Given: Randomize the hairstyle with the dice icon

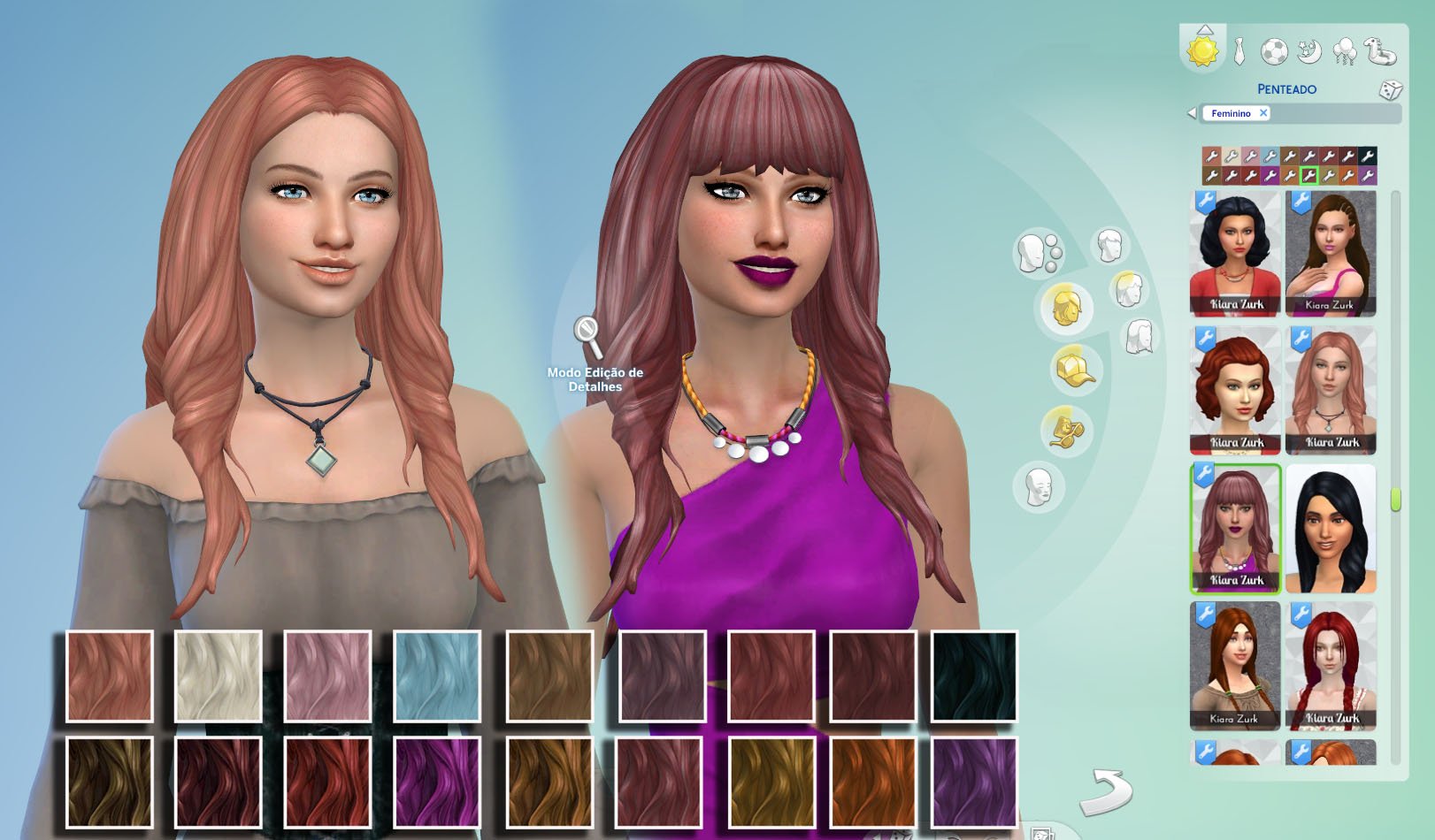Looking at the screenshot, I should pos(1390,89).
